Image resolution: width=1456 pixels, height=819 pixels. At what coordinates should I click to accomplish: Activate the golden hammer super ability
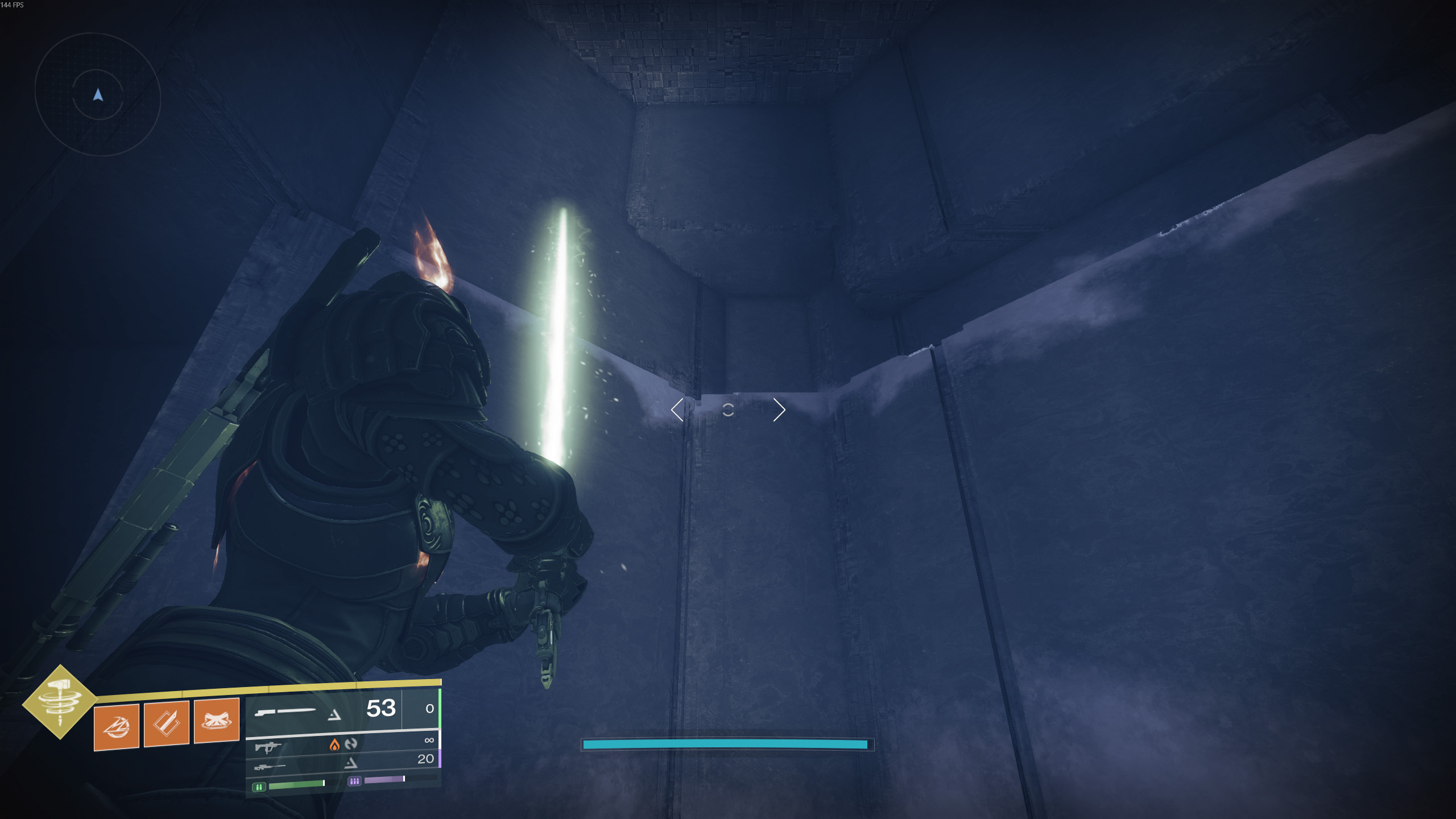point(60,702)
